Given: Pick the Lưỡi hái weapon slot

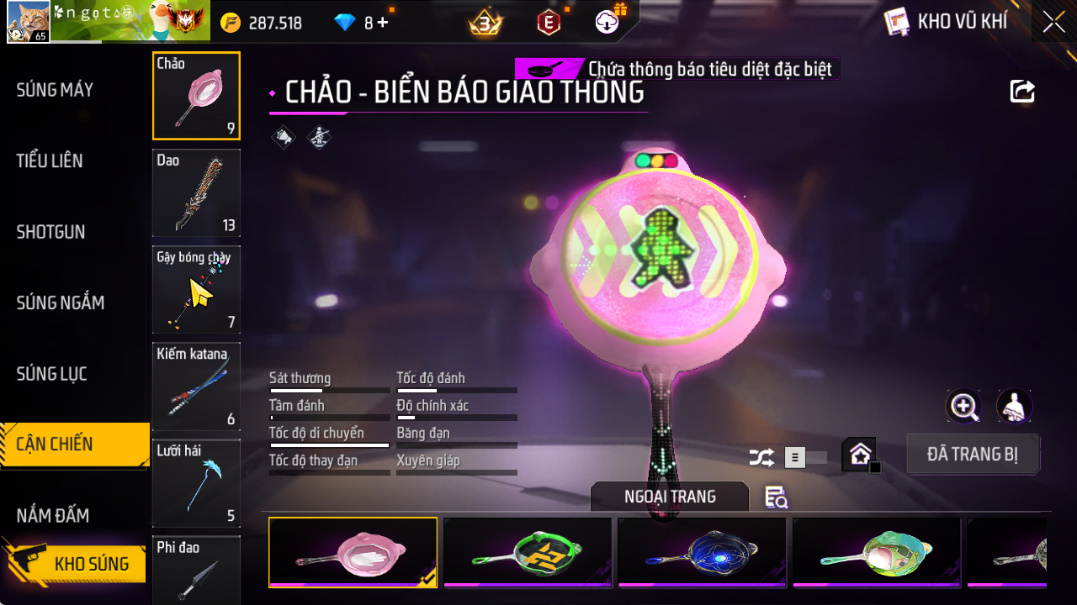Looking at the screenshot, I should pos(196,483).
